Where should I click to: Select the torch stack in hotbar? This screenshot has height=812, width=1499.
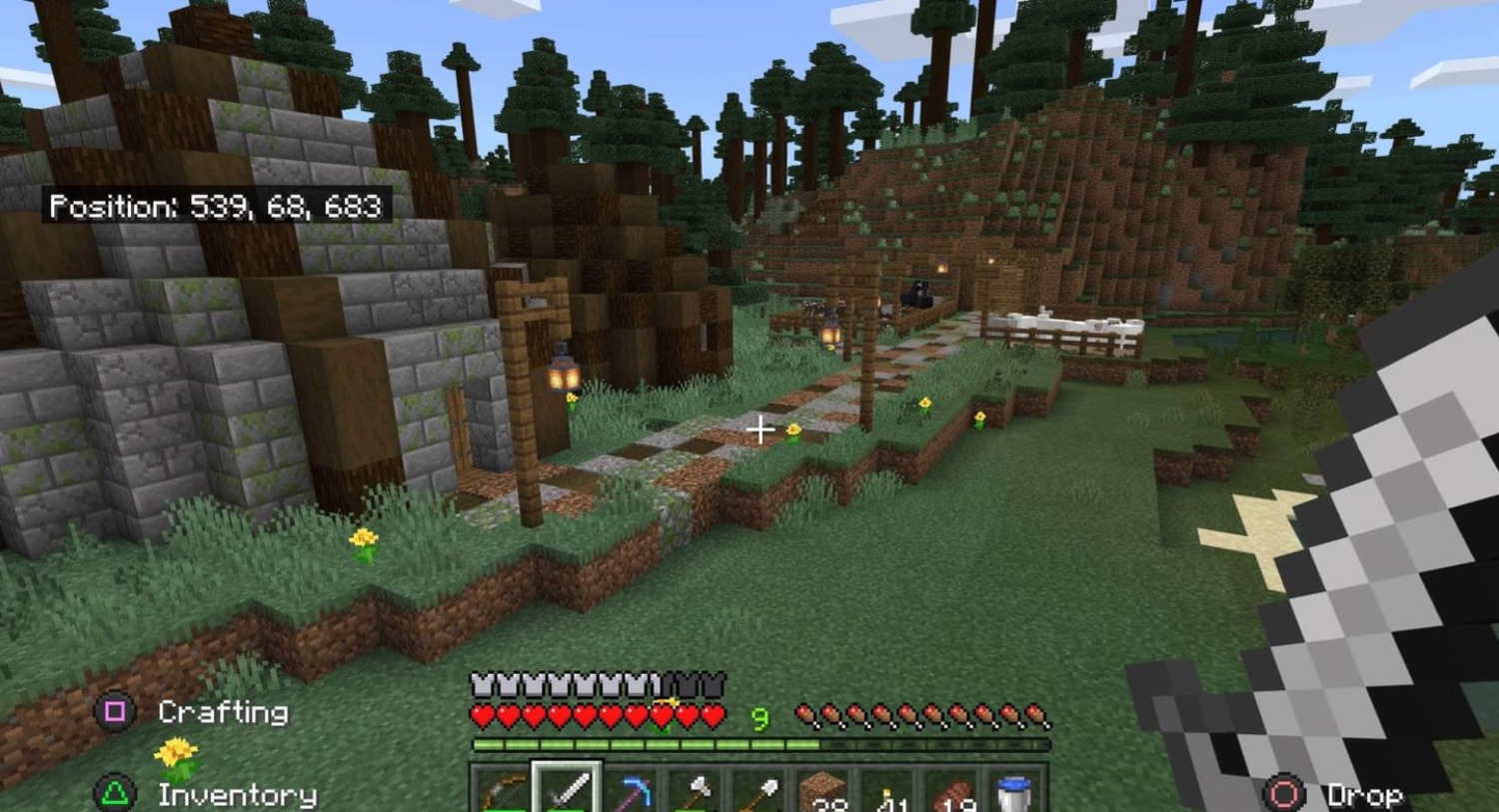point(887,791)
